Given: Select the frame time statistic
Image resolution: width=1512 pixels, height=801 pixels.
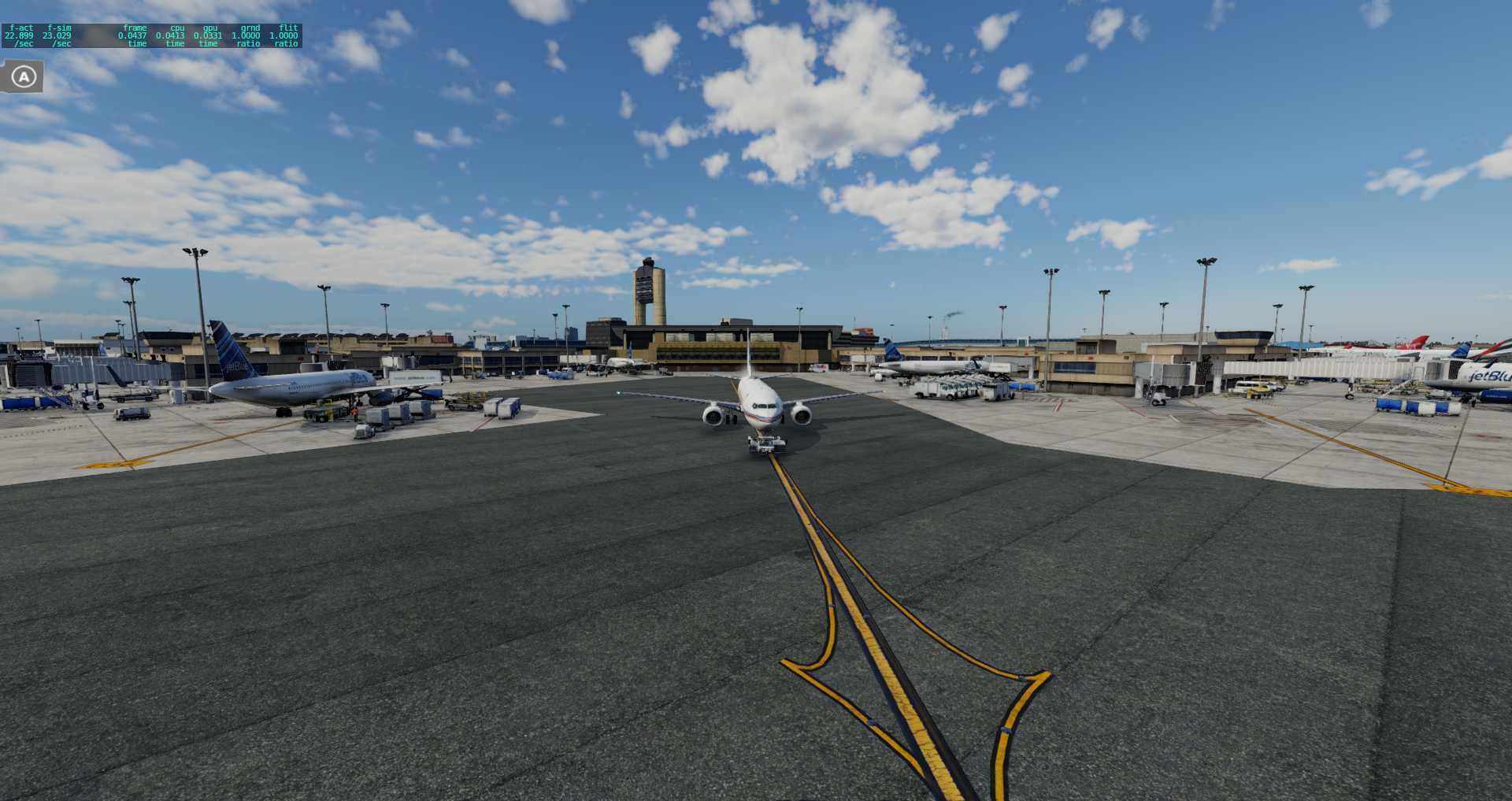Looking at the screenshot, I should pyautogui.click(x=134, y=35).
